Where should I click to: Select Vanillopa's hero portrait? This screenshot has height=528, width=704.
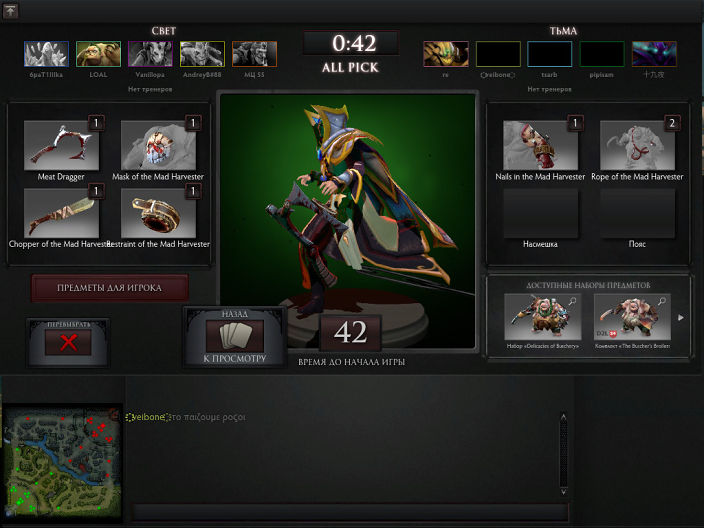point(150,54)
